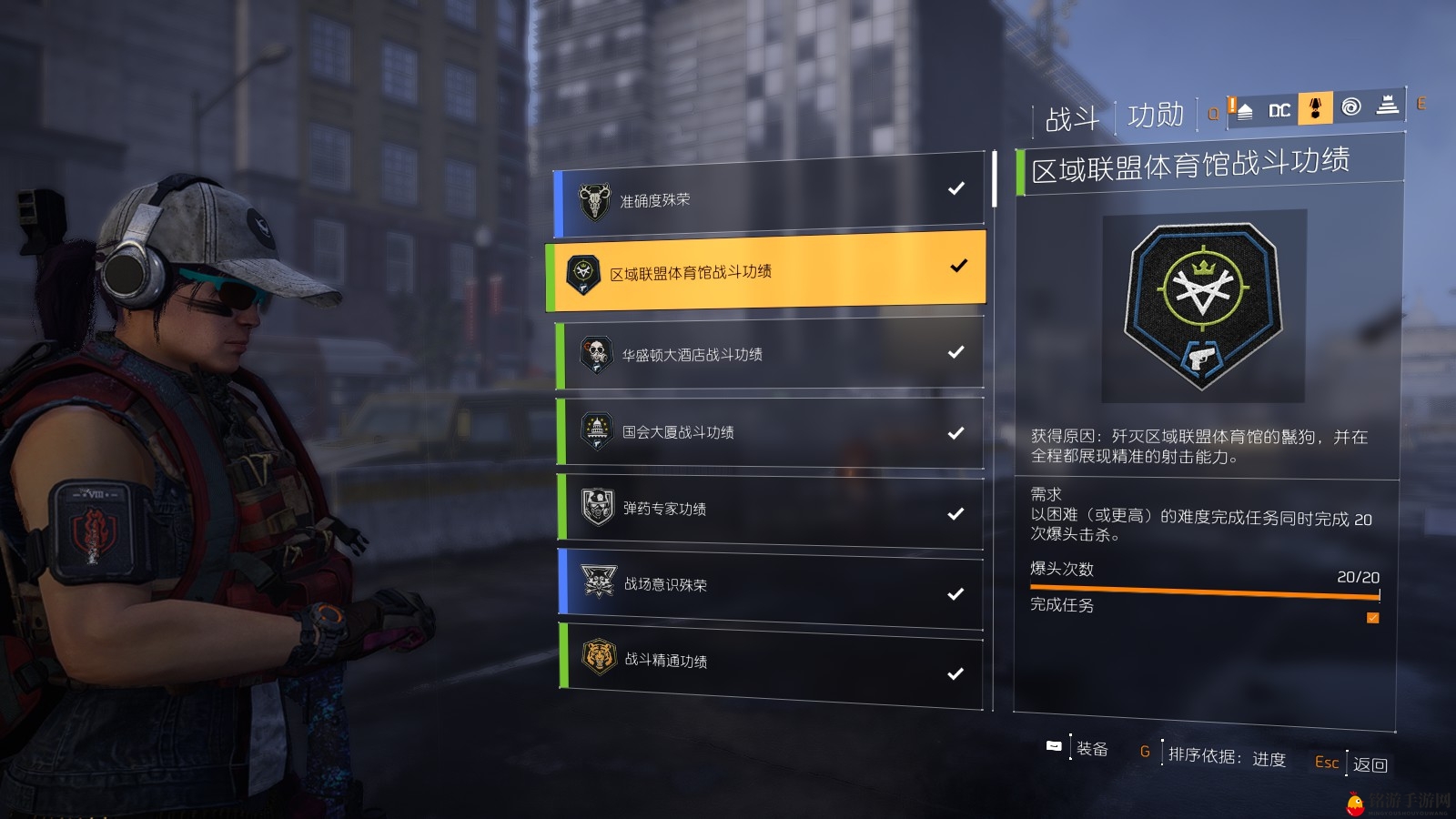Image resolution: width=1456 pixels, height=819 pixels.
Task: Choose the 战斗精通功绩 tiger commendation
Action: 769,662
